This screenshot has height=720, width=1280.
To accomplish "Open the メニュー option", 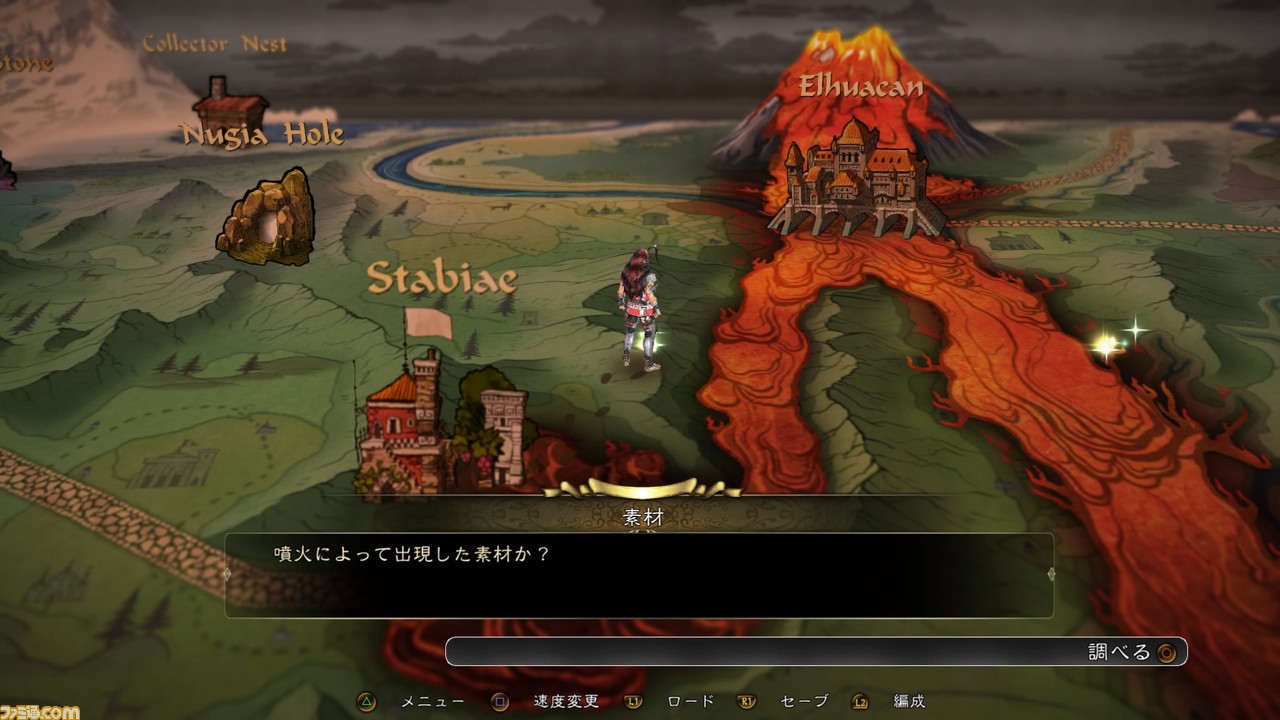I will [431, 701].
